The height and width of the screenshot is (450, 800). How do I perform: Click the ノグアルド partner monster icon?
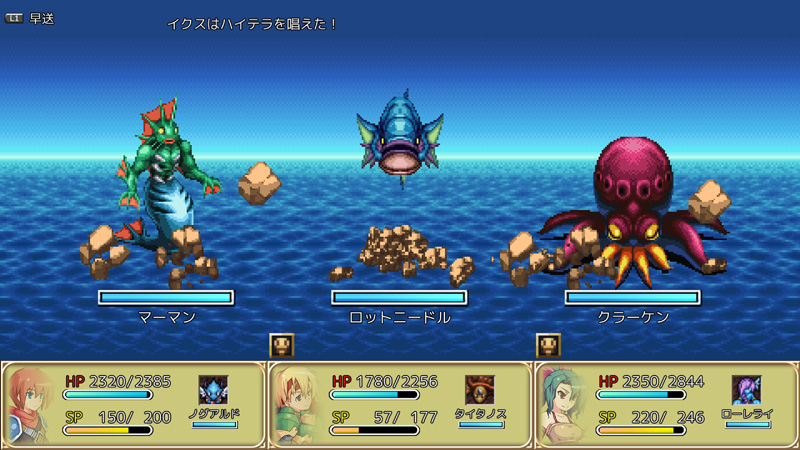coord(213,390)
